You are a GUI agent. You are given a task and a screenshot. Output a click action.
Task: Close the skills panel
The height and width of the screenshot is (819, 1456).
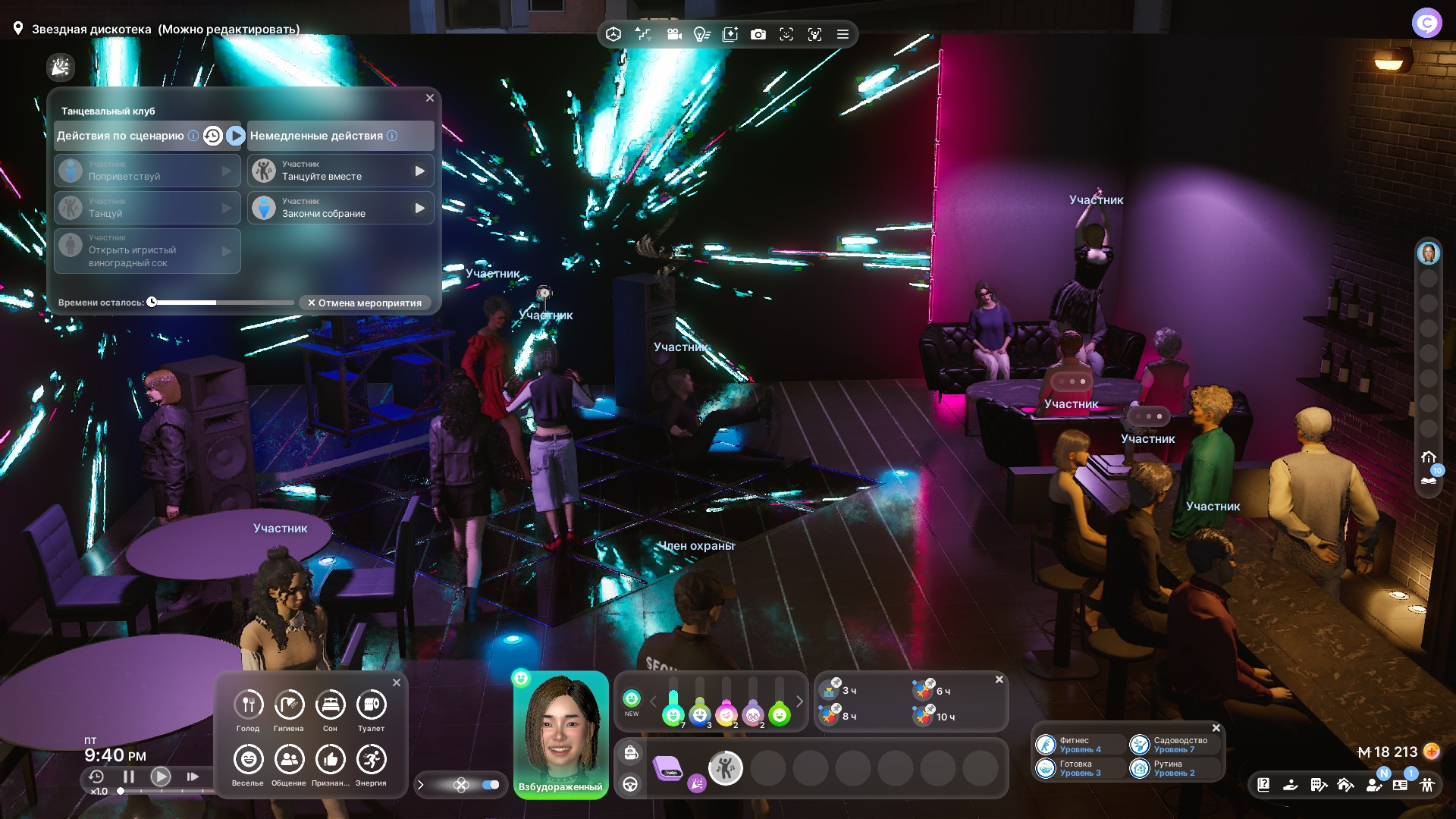point(1216,728)
